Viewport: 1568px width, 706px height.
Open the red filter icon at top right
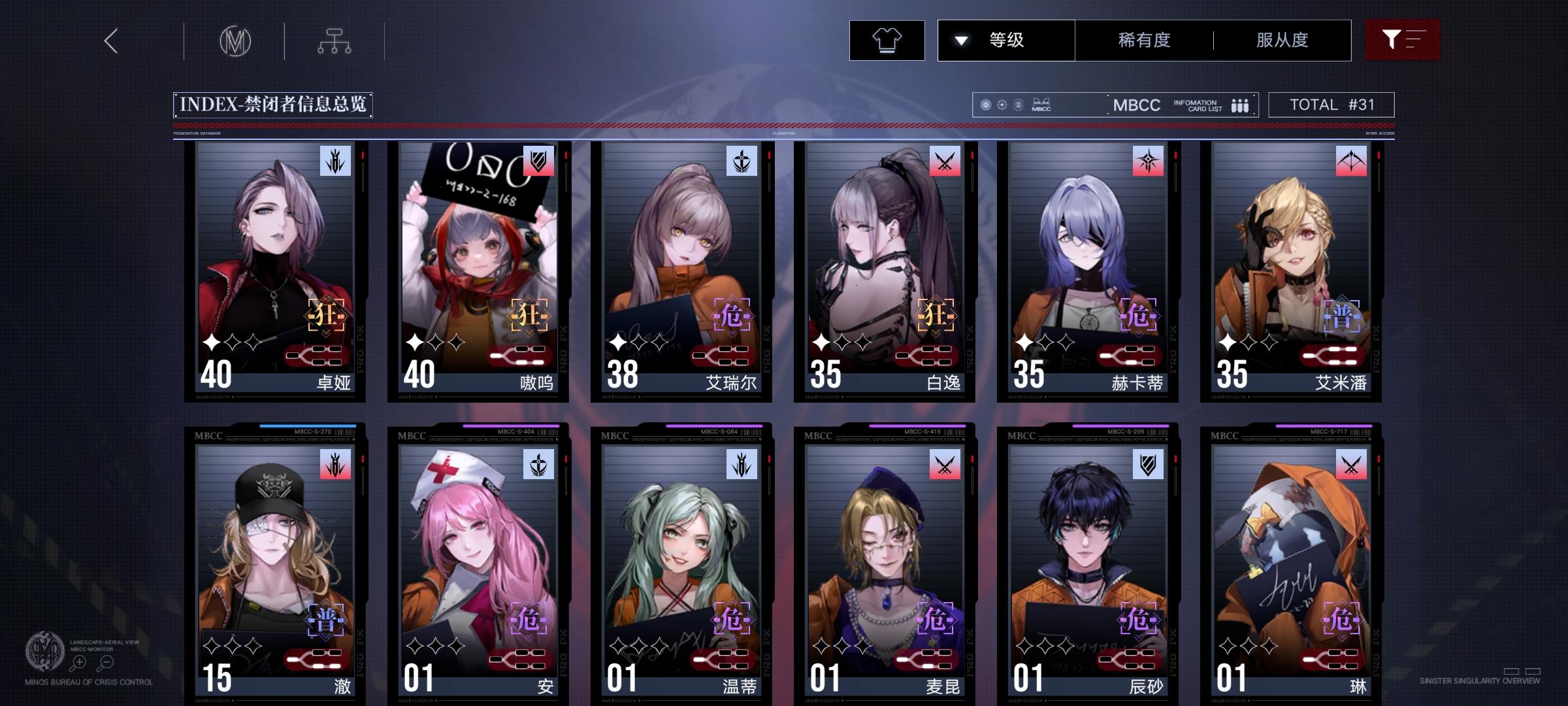(1402, 40)
